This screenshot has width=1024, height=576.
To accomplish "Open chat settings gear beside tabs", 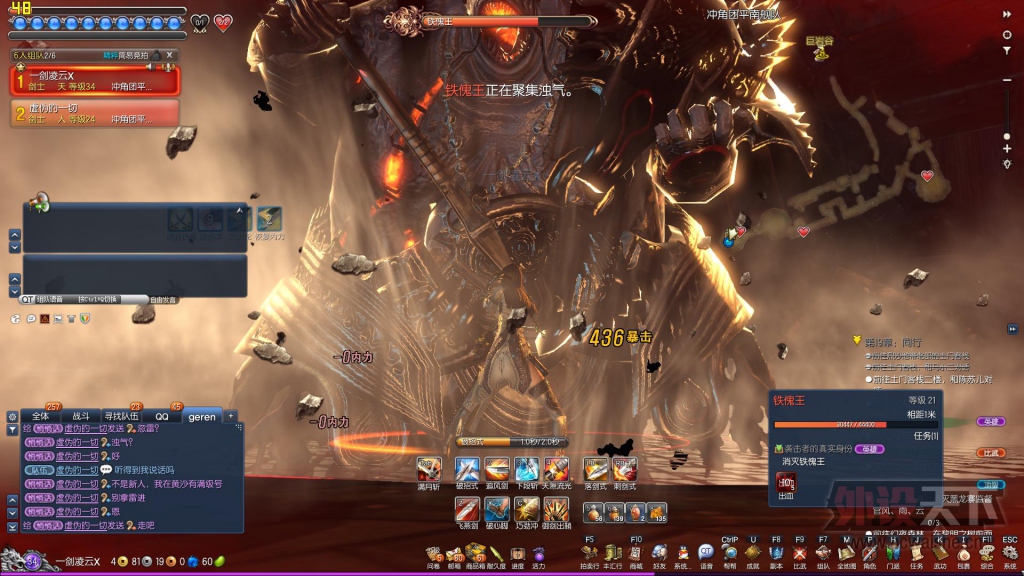I will (x=12, y=416).
